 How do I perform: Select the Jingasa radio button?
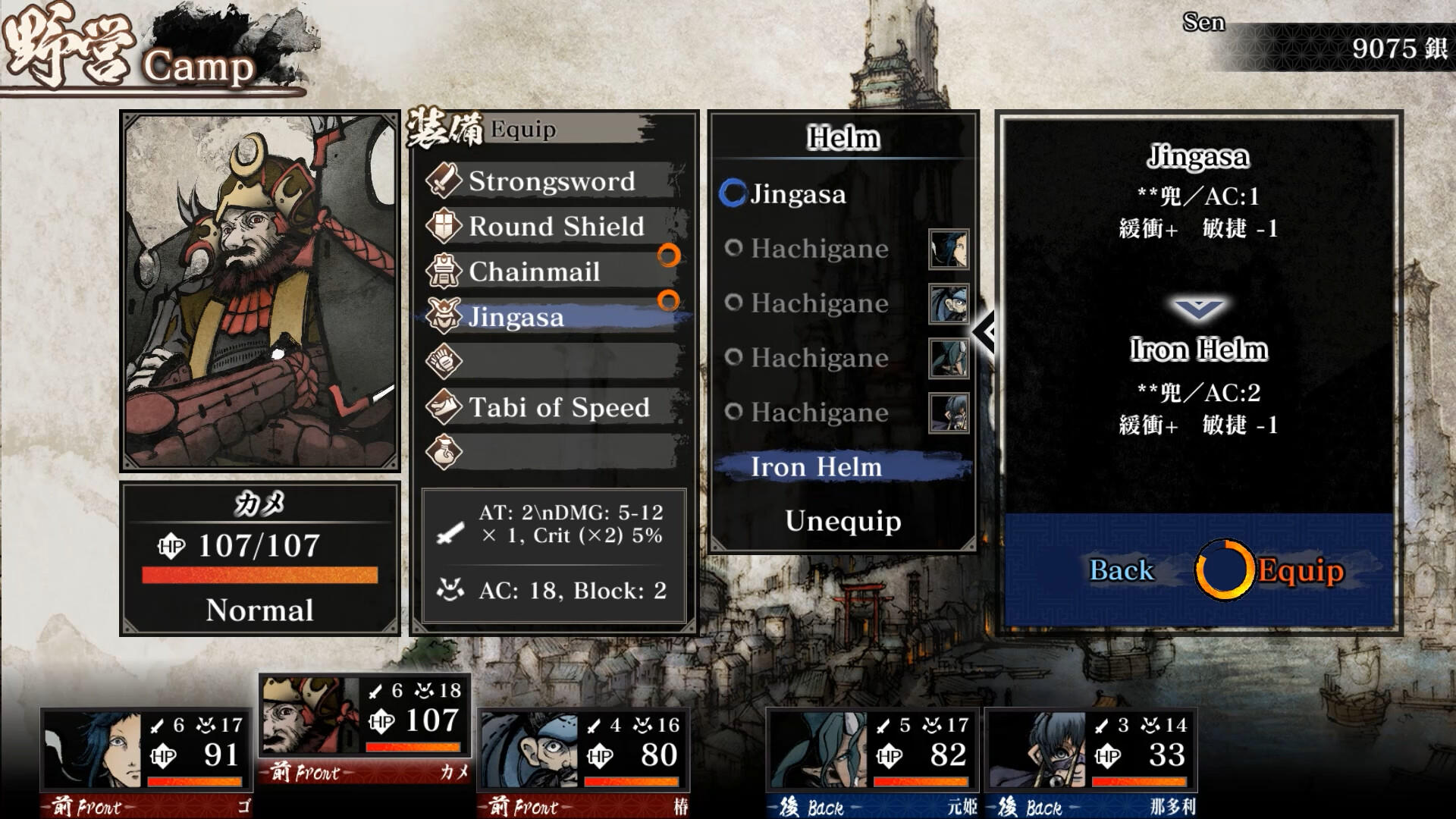pyautogui.click(x=733, y=194)
